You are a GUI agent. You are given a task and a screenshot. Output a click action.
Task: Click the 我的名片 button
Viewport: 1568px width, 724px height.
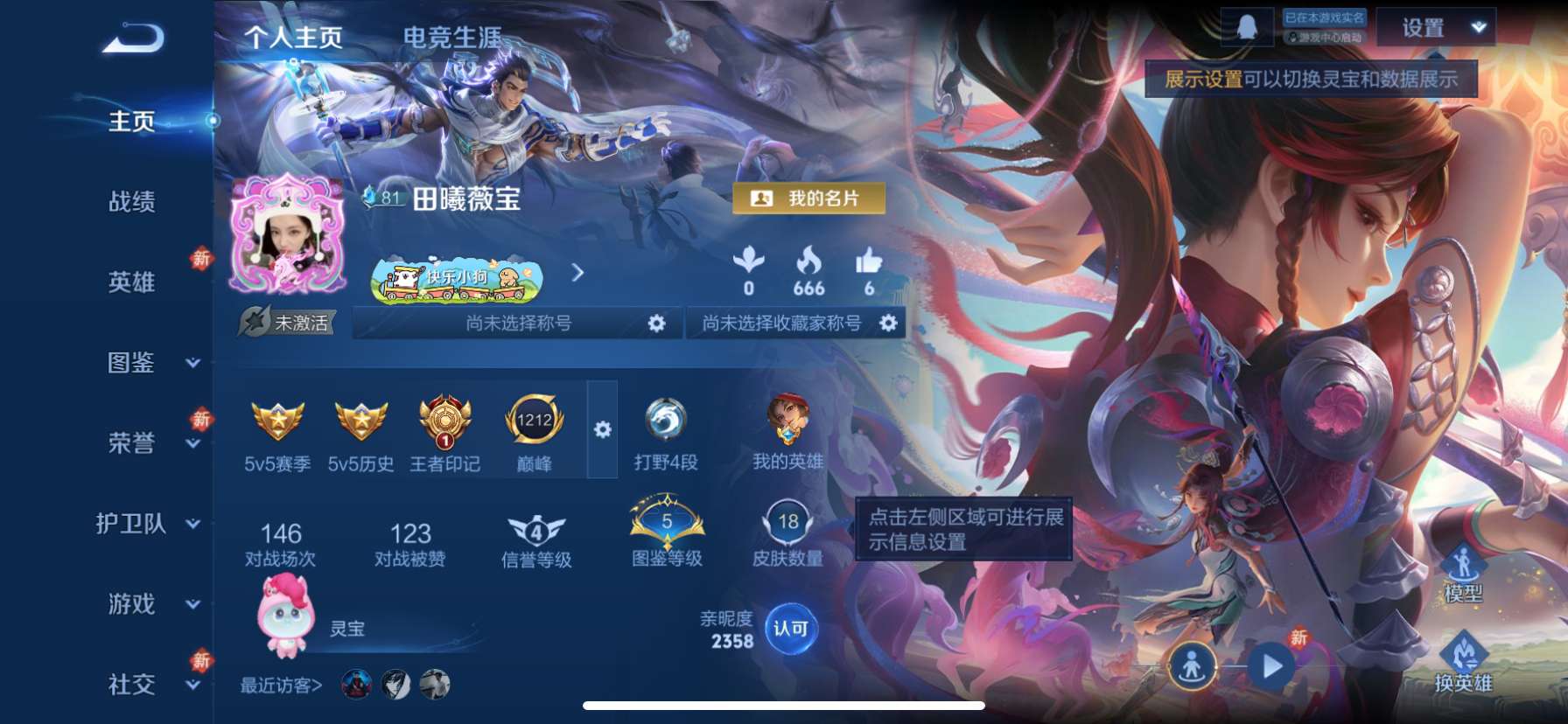(x=808, y=198)
